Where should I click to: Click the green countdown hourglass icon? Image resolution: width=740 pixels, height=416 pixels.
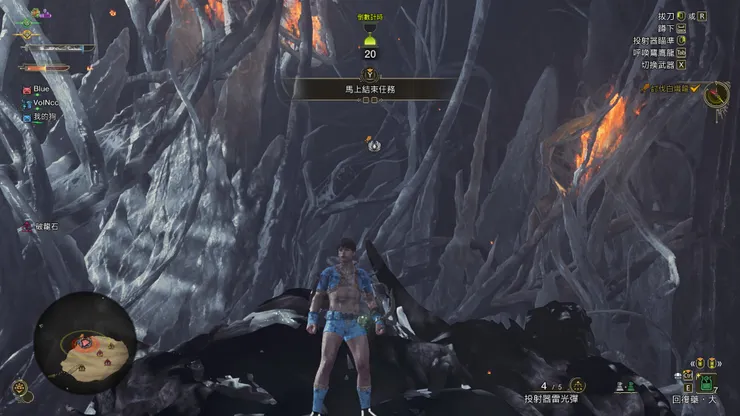[370, 38]
